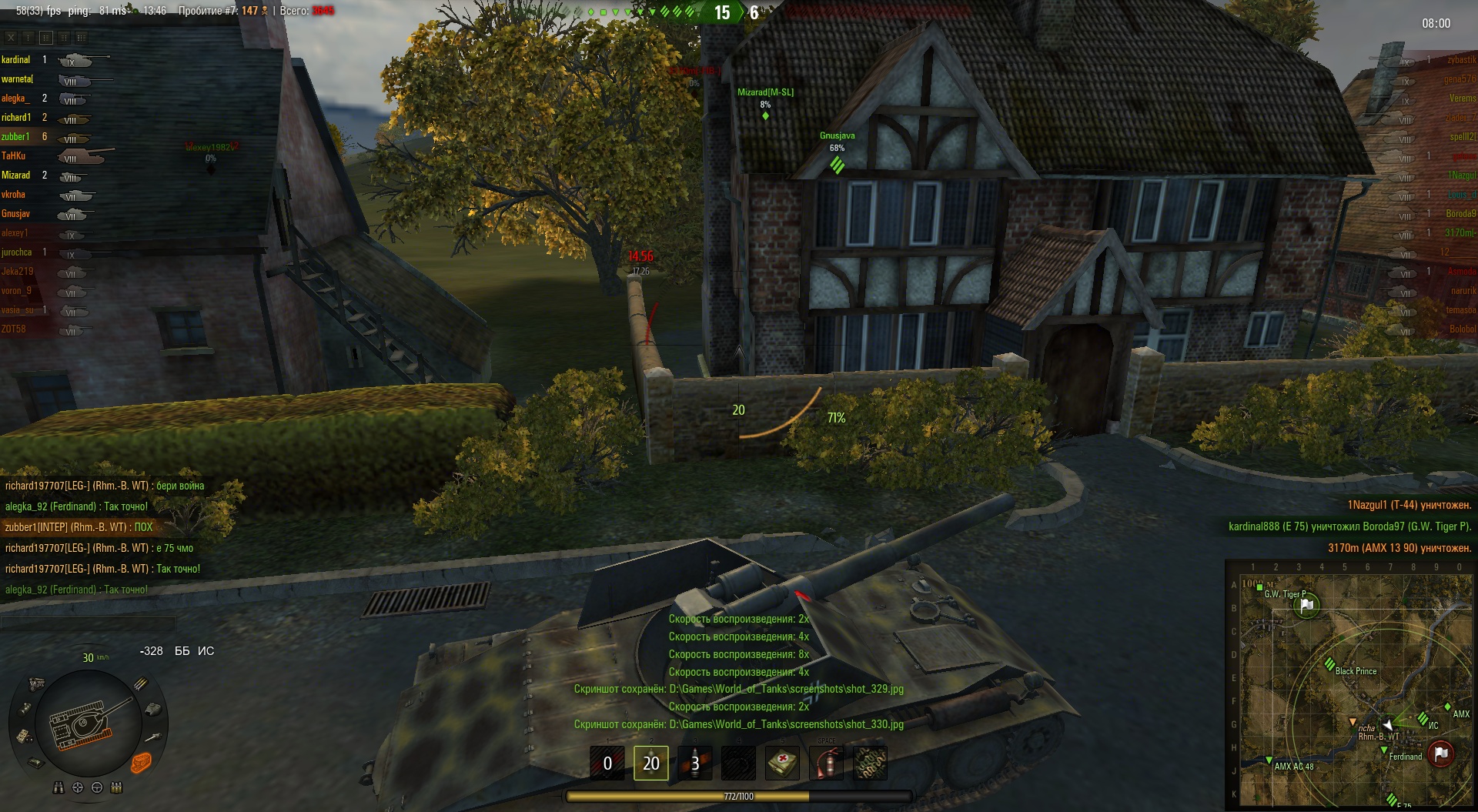Click alegka_92's latest chat message
1478x812 pixels.
[76, 590]
